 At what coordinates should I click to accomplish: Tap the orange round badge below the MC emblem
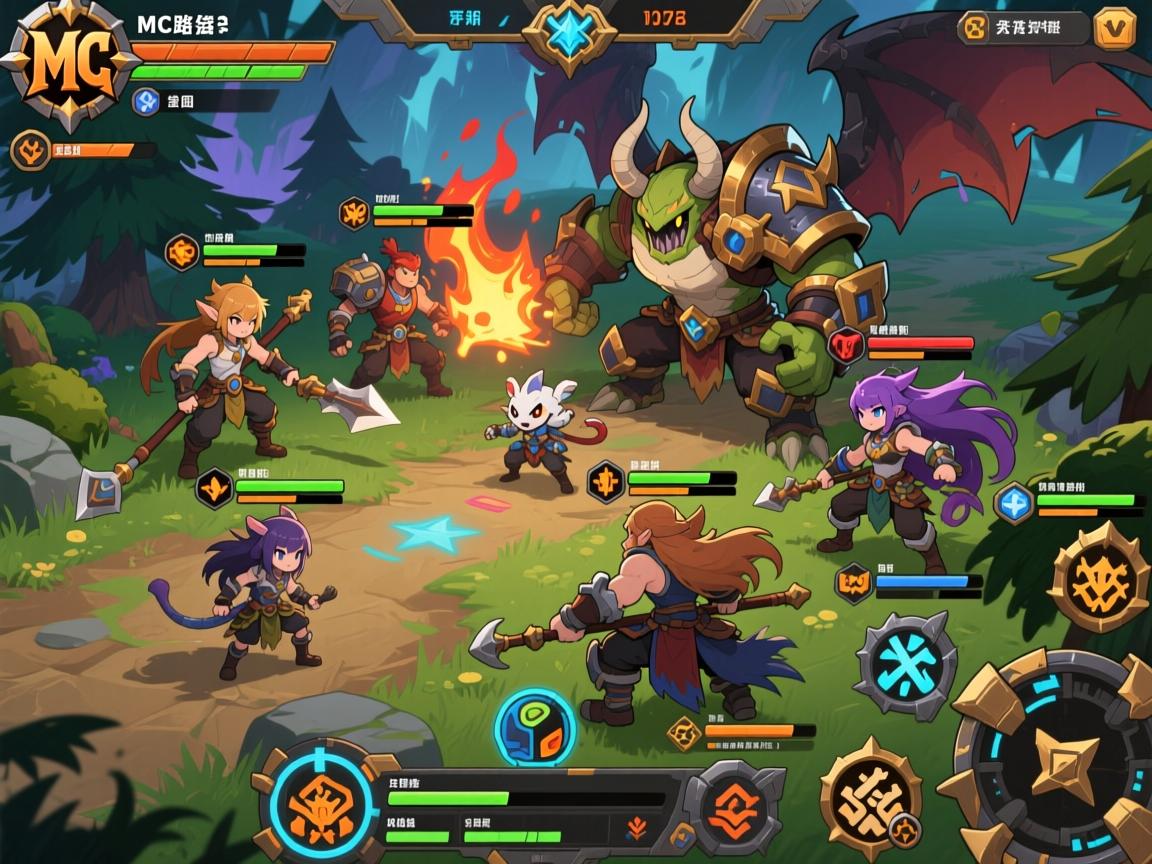(30, 151)
